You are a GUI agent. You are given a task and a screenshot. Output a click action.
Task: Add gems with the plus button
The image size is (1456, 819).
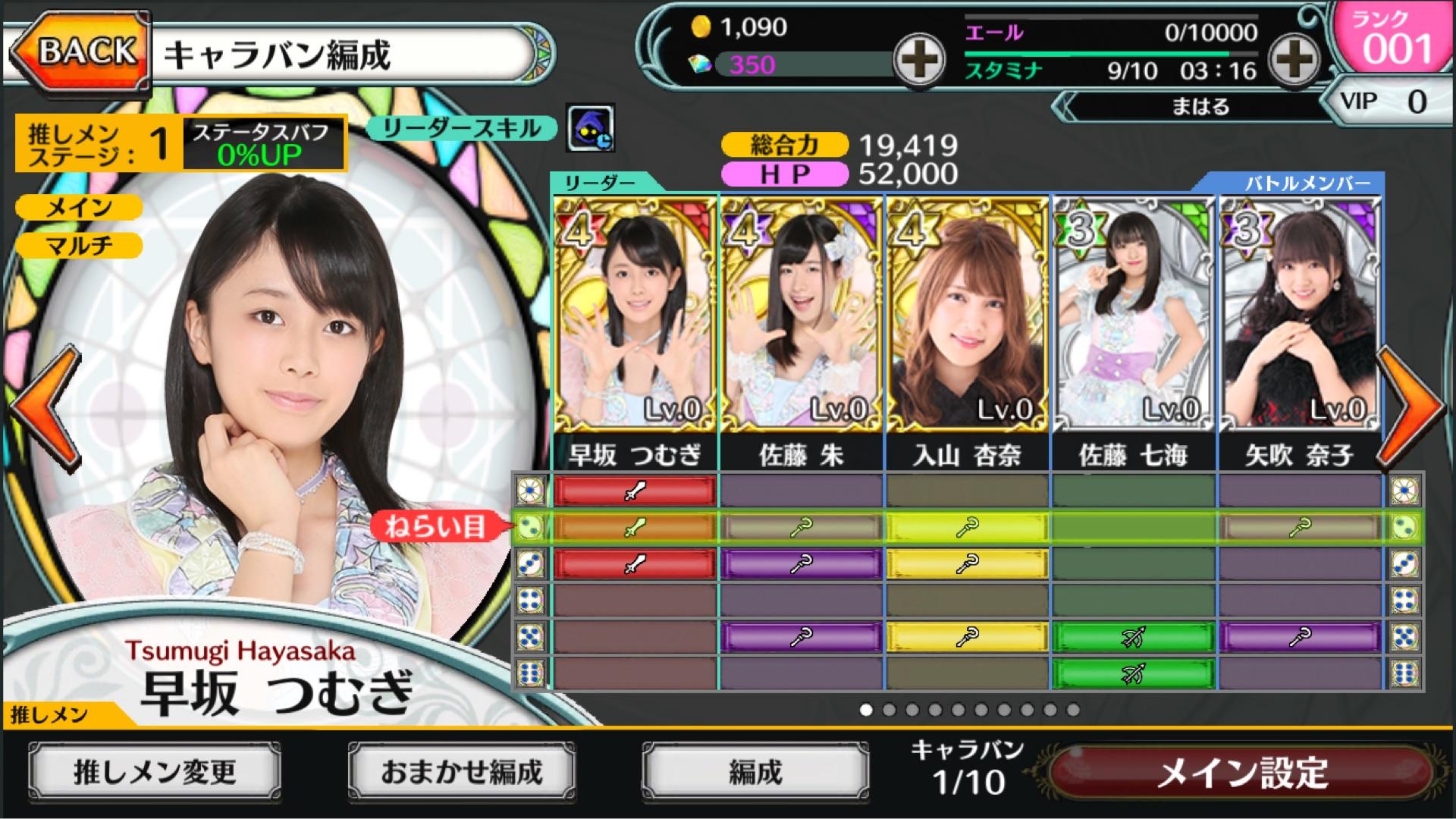tap(918, 59)
